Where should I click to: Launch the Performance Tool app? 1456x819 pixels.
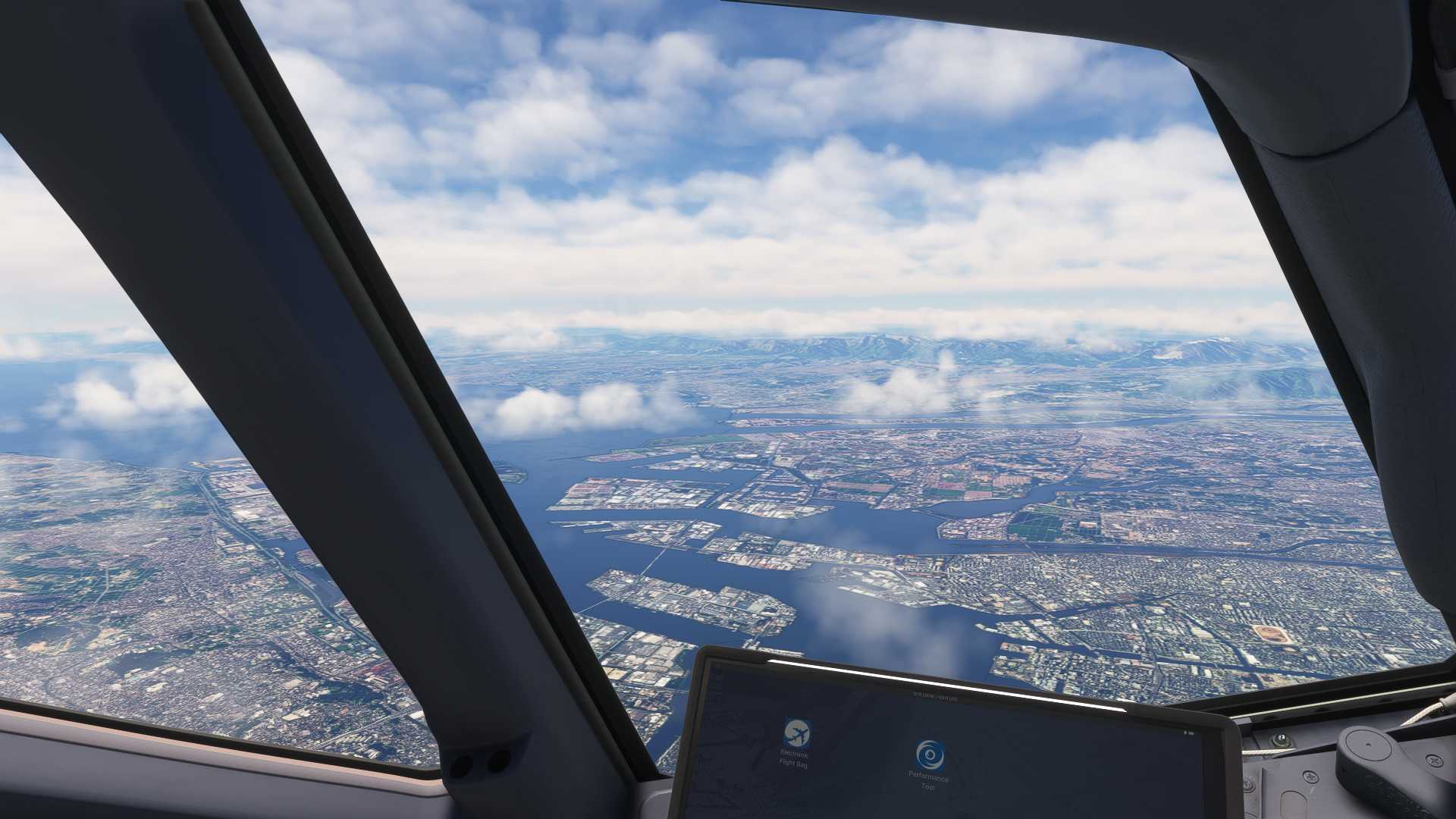(930, 755)
